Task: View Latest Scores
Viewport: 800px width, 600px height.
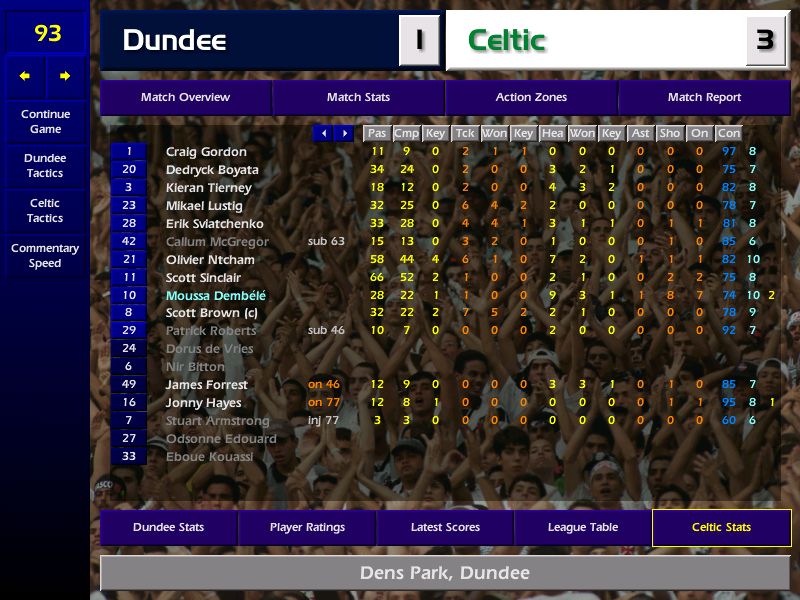Action: [x=445, y=527]
